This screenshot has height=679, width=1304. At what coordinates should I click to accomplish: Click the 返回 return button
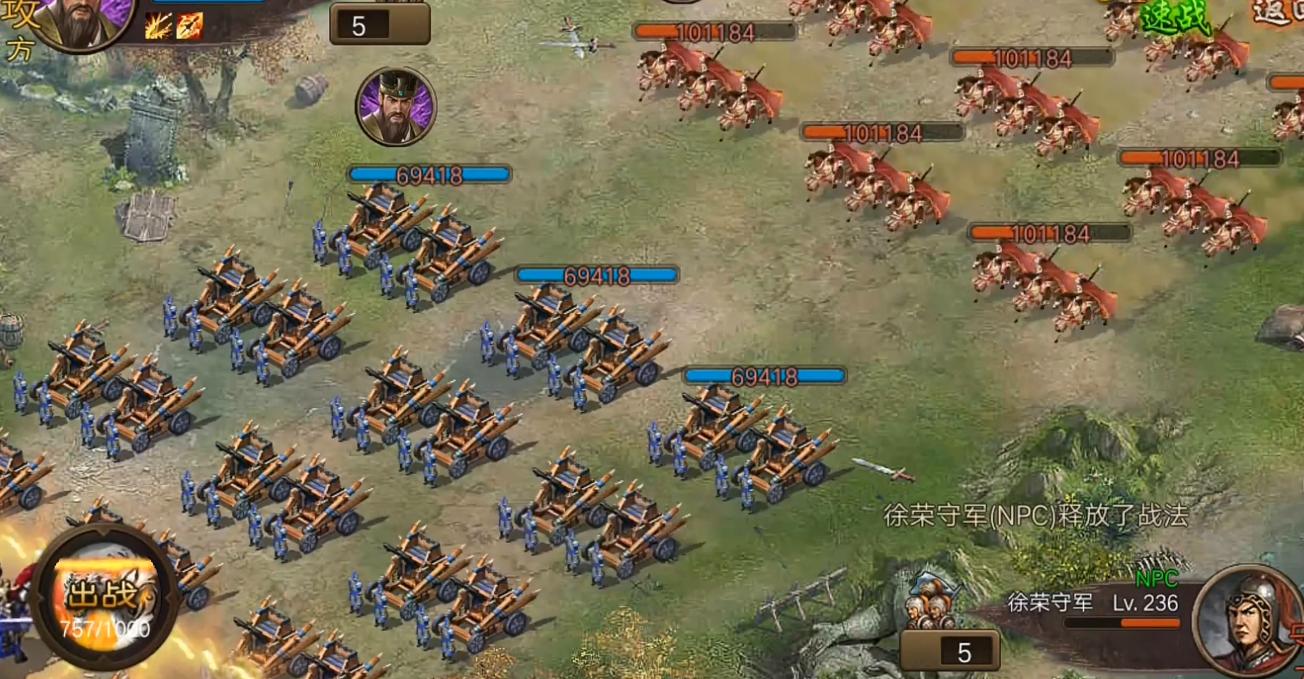coord(1280,12)
